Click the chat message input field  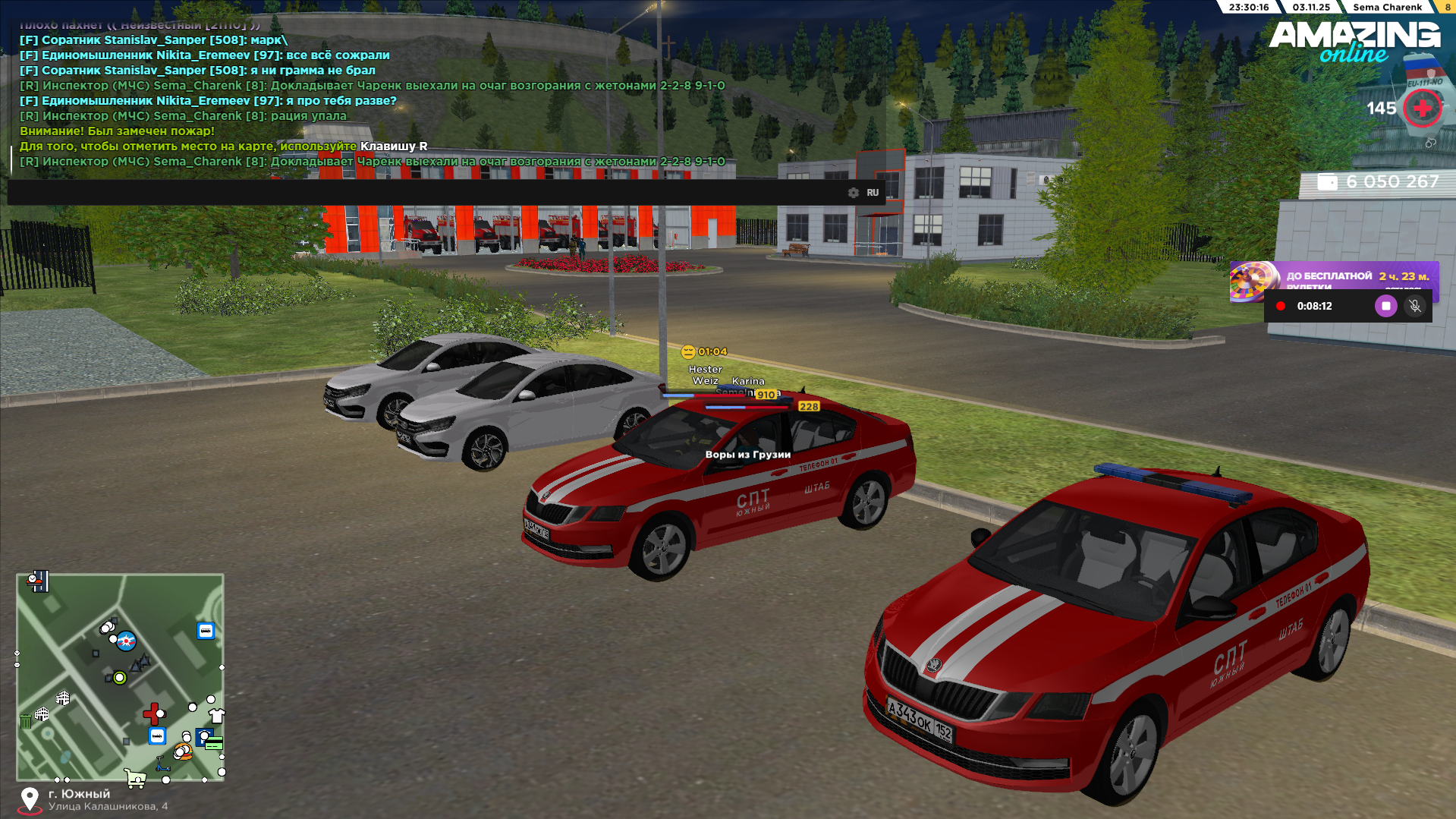click(x=425, y=193)
